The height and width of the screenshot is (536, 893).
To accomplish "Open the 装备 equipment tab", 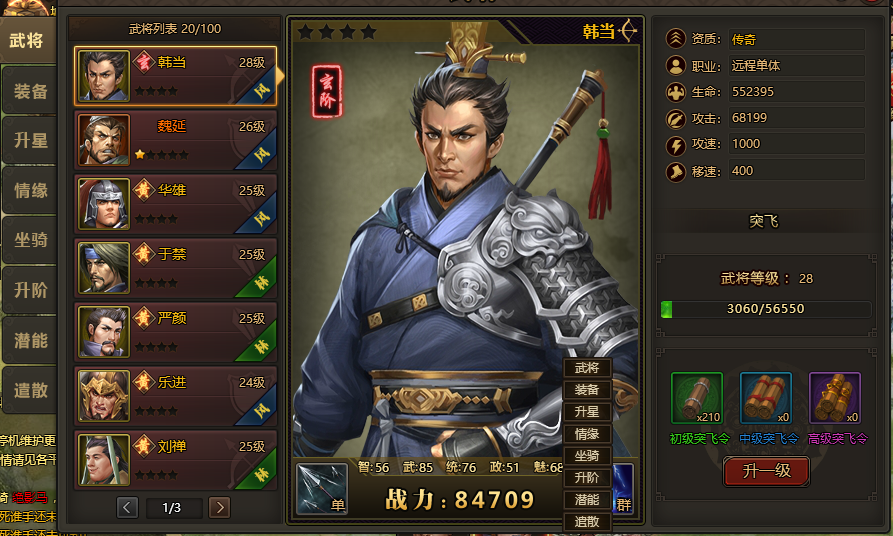I will pyautogui.click(x=30, y=91).
